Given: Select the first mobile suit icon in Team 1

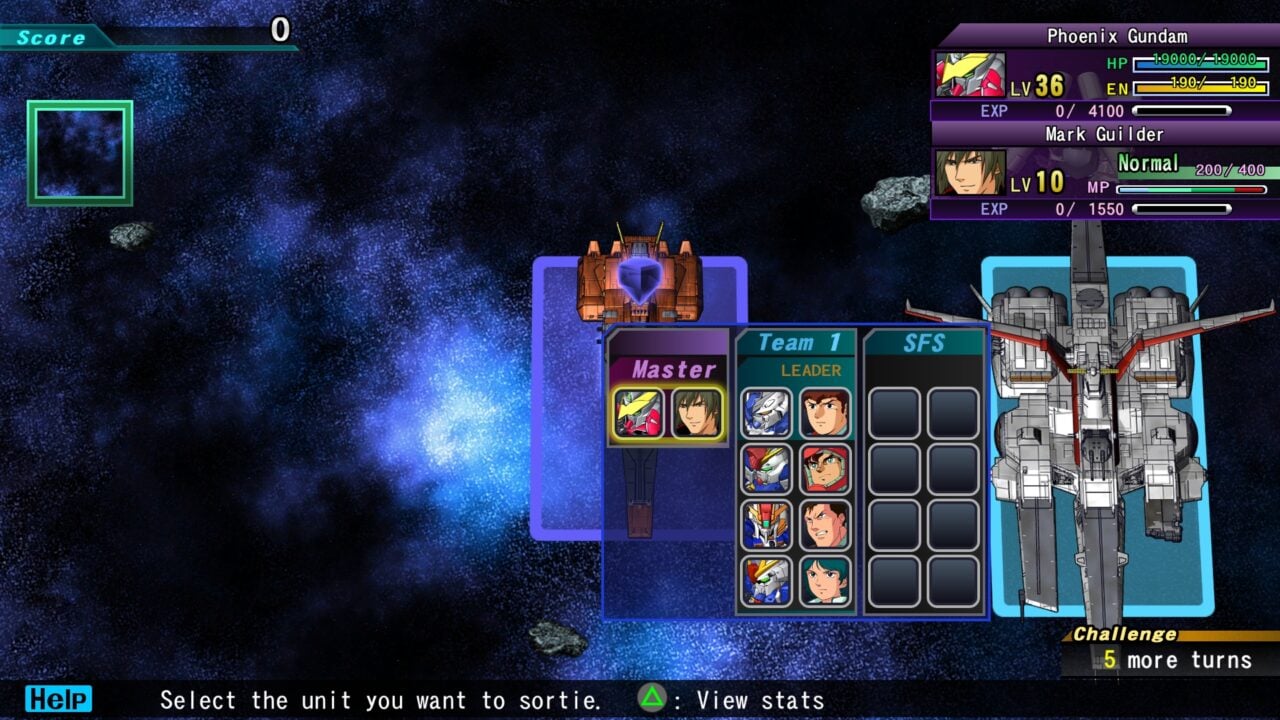Looking at the screenshot, I should pos(766,413).
